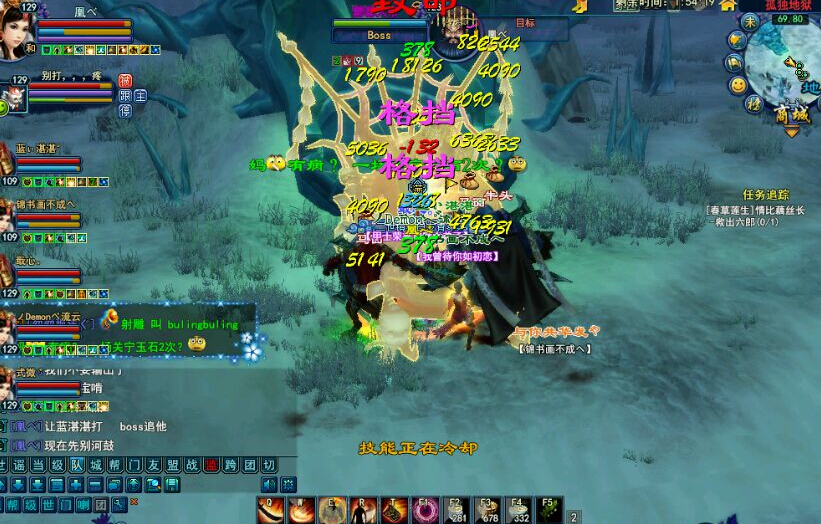The image size is (821, 524).
Task: Switch chat to the 帮 guild channel
Action: (116, 465)
